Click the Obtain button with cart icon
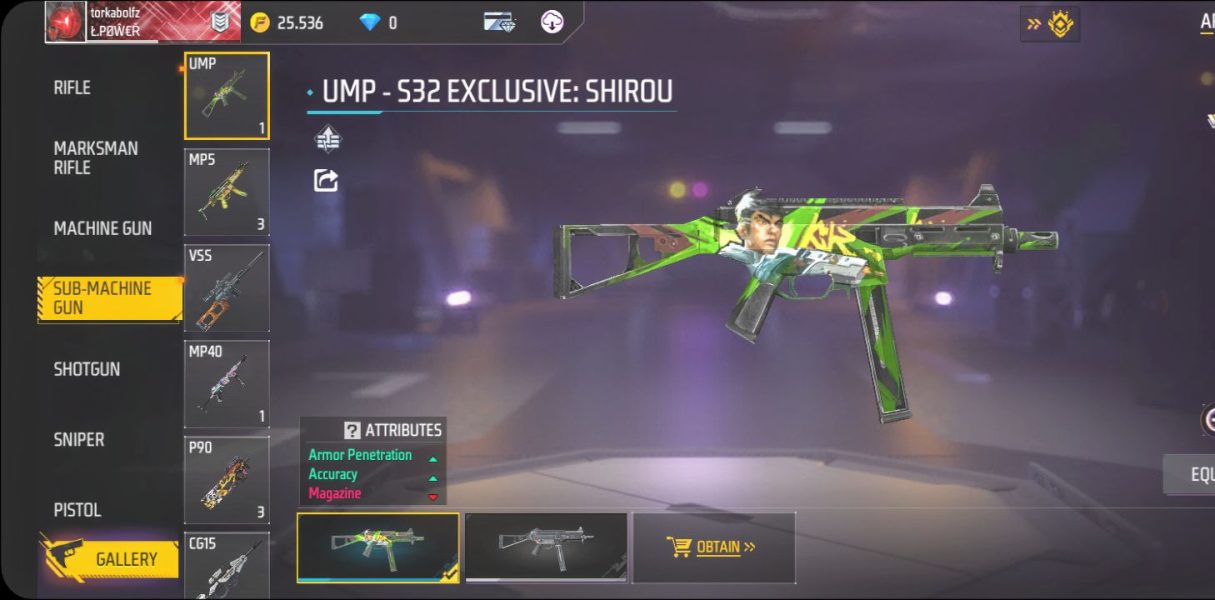 coord(713,547)
